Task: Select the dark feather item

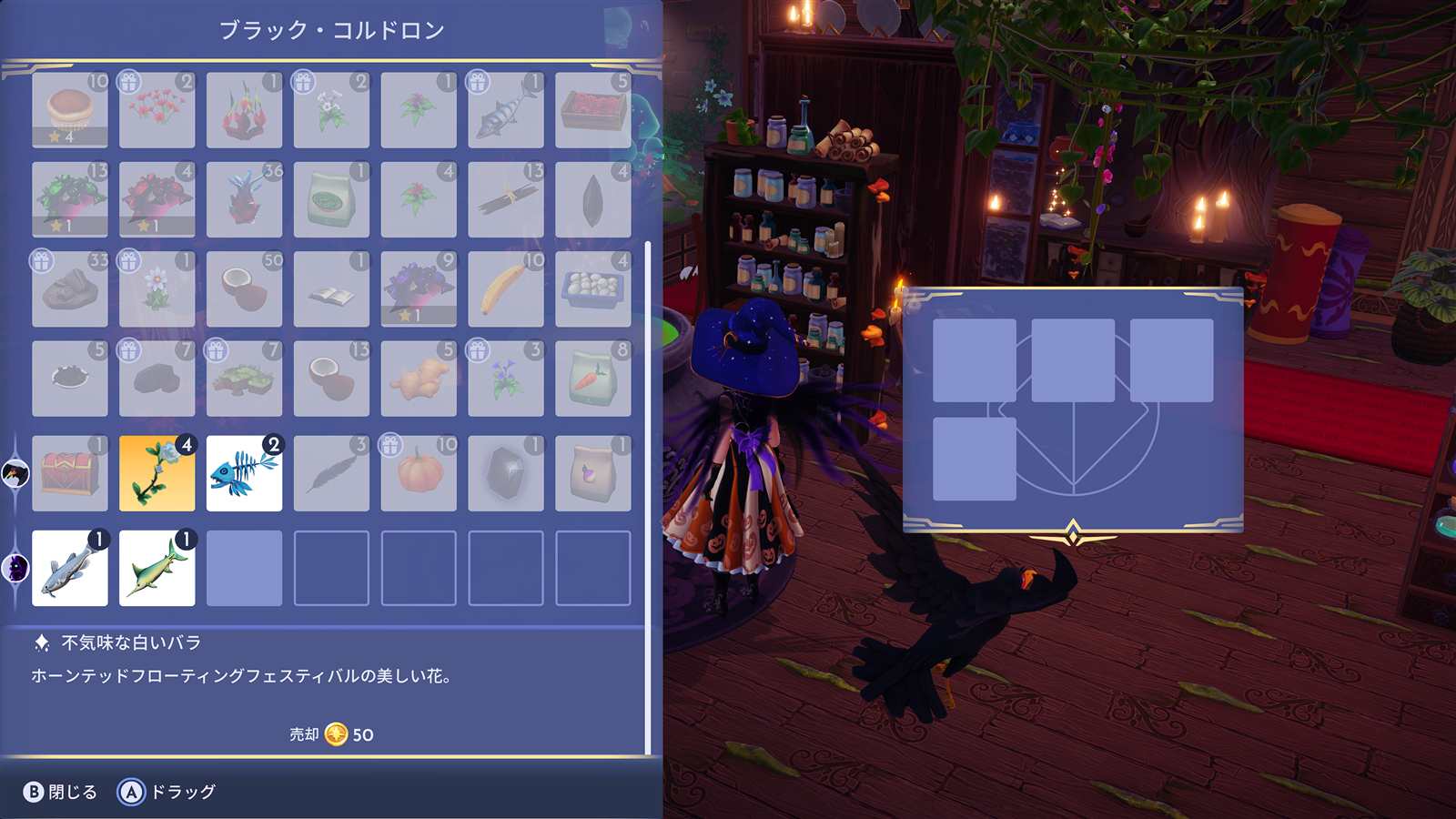Action: (331, 473)
